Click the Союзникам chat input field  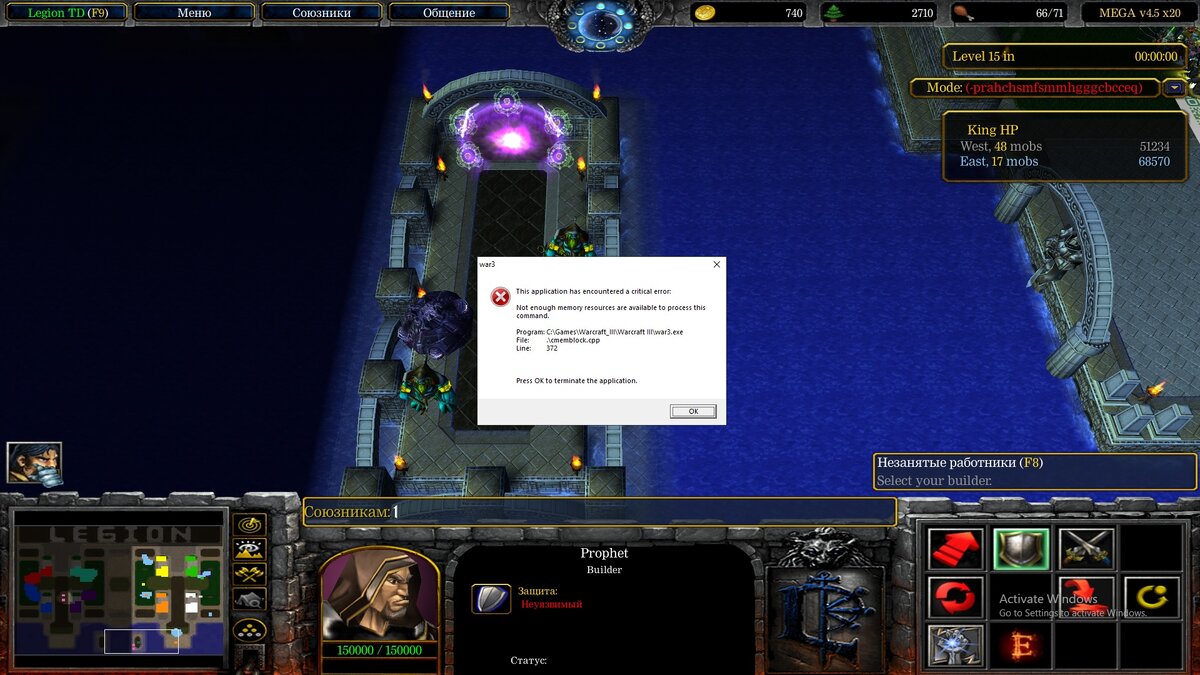(x=640, y=512)
